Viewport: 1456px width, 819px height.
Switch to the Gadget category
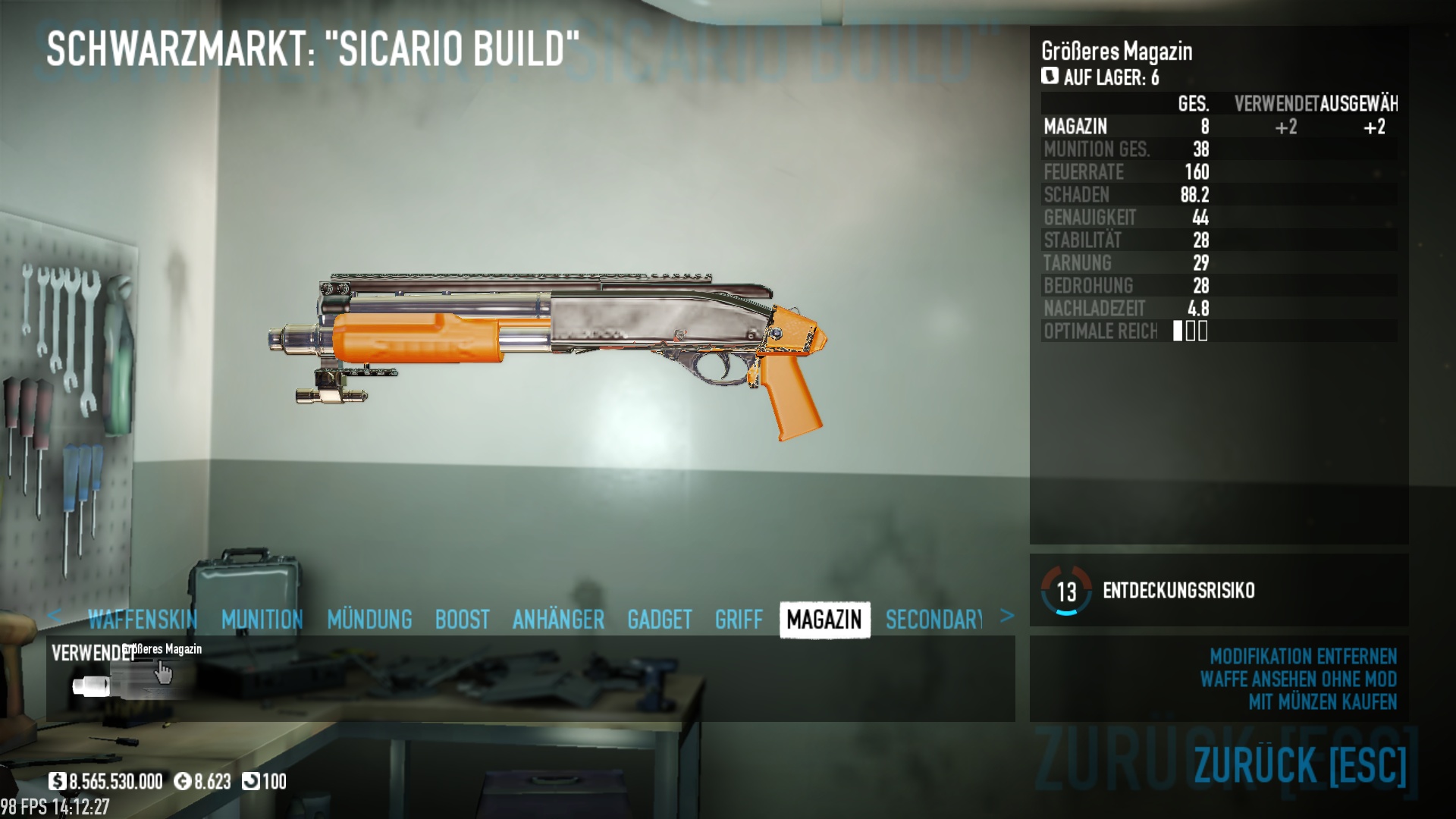(659, 620)
